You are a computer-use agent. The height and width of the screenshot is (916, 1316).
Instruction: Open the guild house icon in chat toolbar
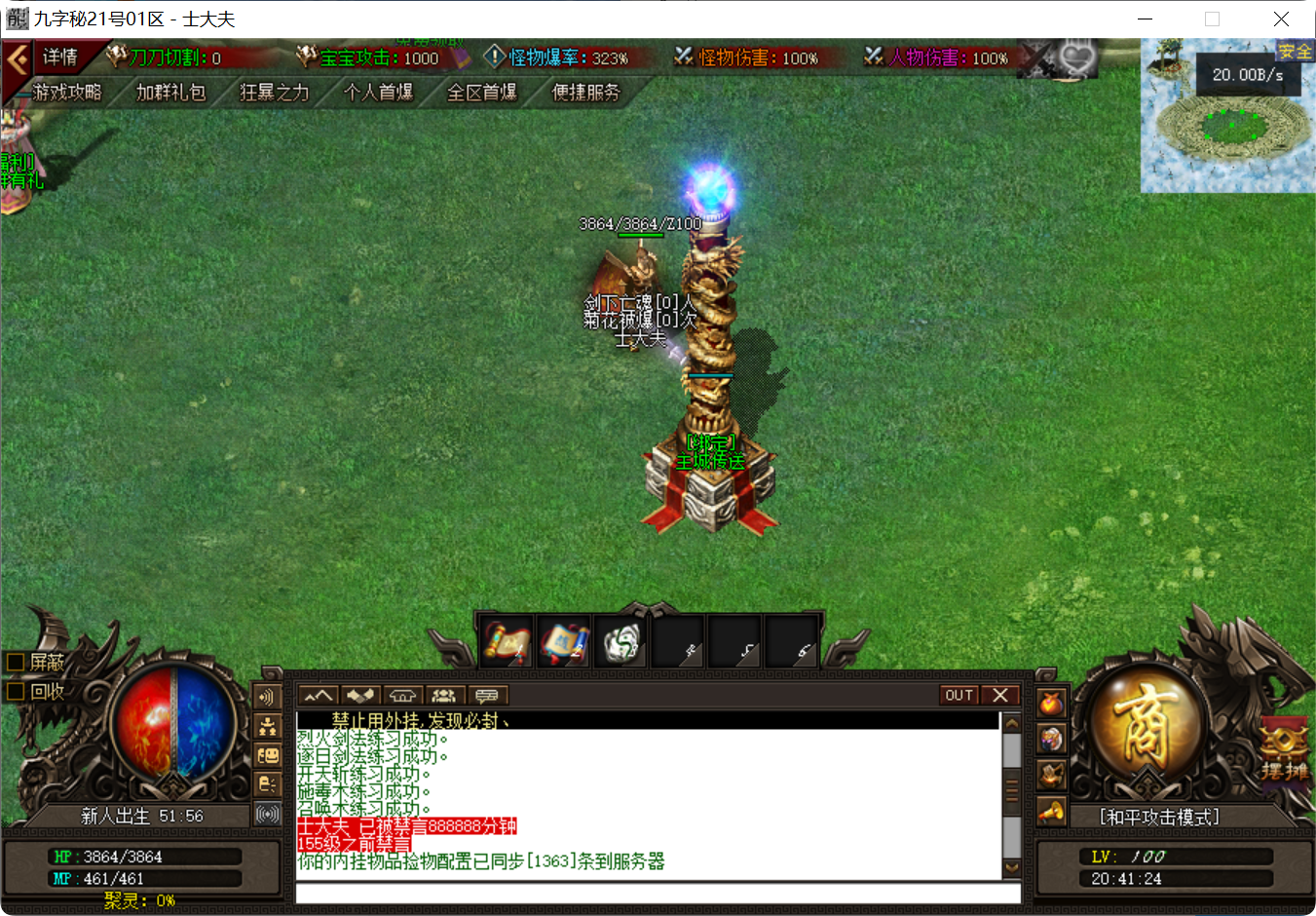(402, 695)
